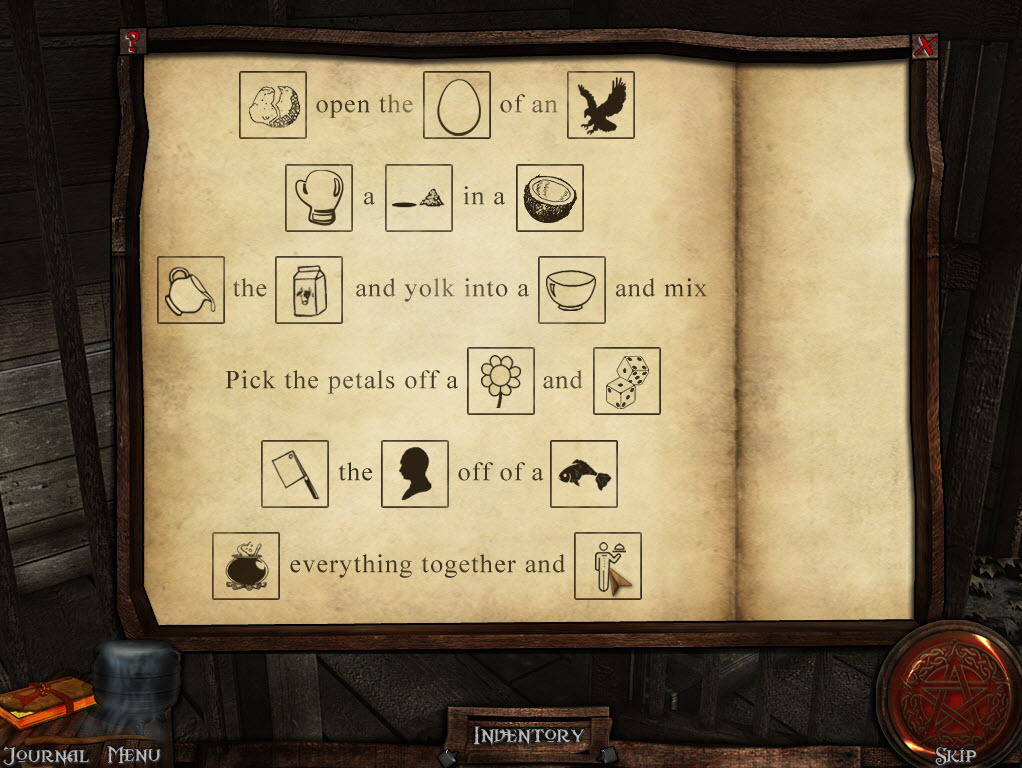Screen dimensions: 1022x768
Task: Skip the puzzle with the Skip button
Action: click(x=954, y=755)
